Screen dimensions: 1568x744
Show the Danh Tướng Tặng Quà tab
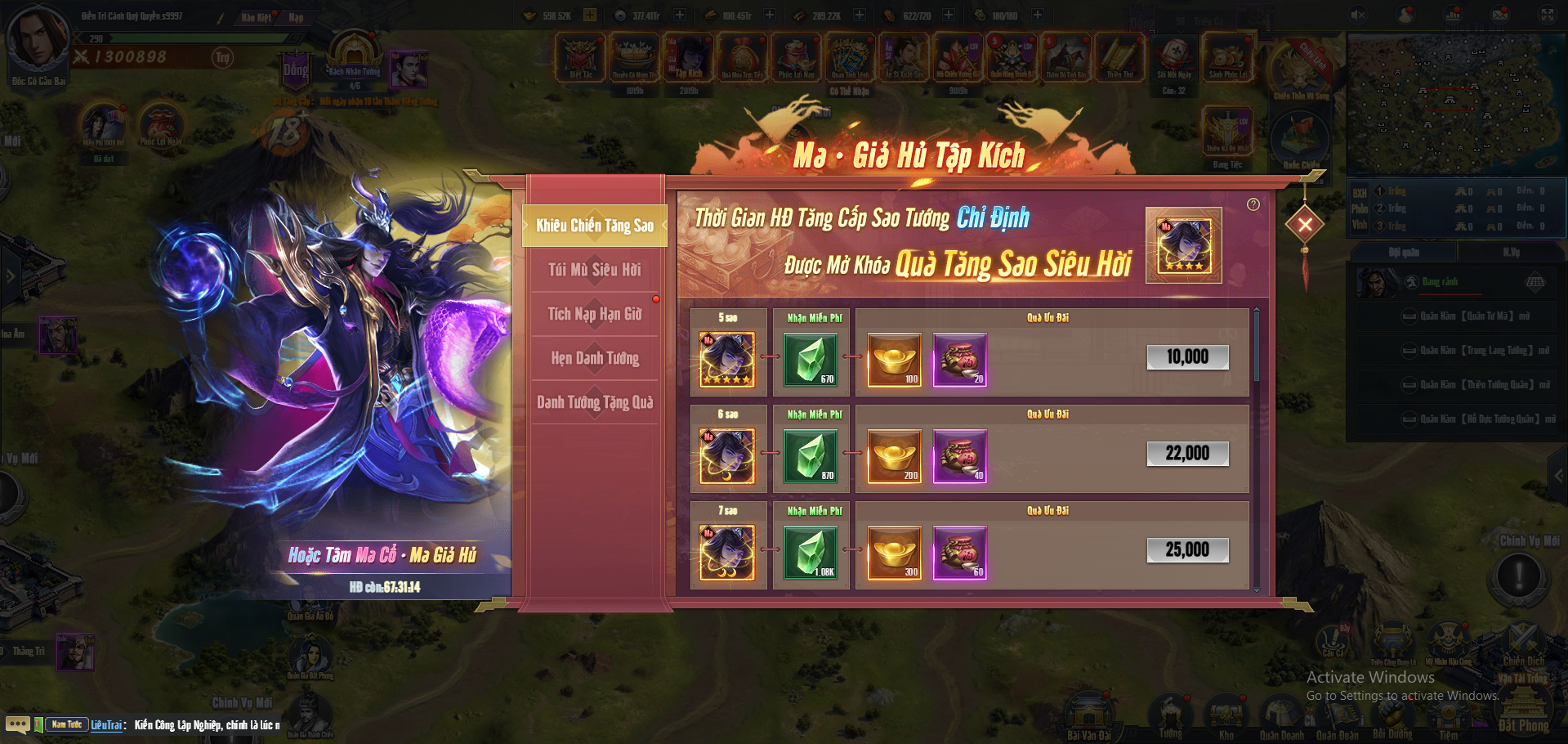tap(594, 402)
